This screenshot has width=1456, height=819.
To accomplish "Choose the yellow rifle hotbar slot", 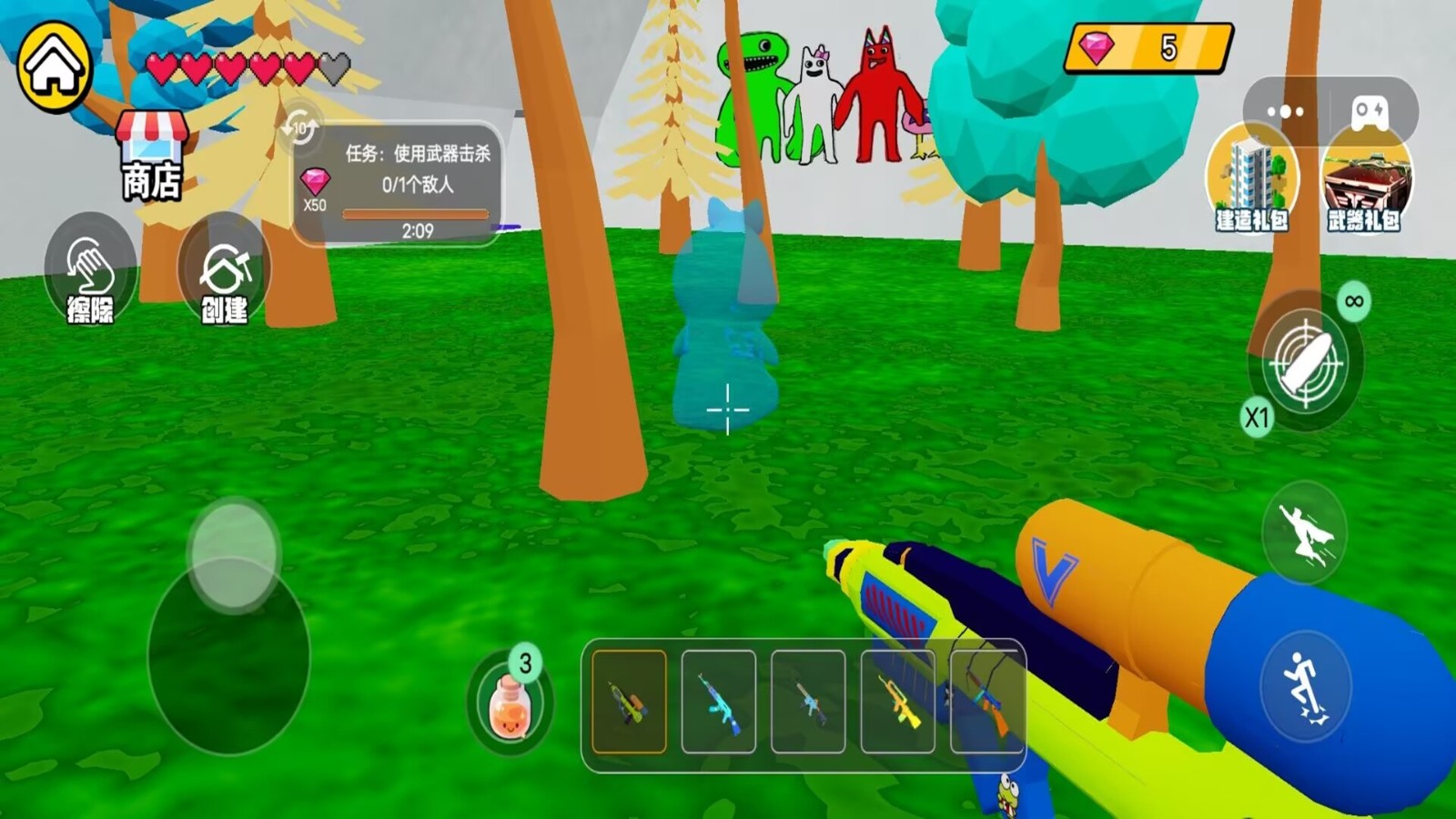I will 897,702.
